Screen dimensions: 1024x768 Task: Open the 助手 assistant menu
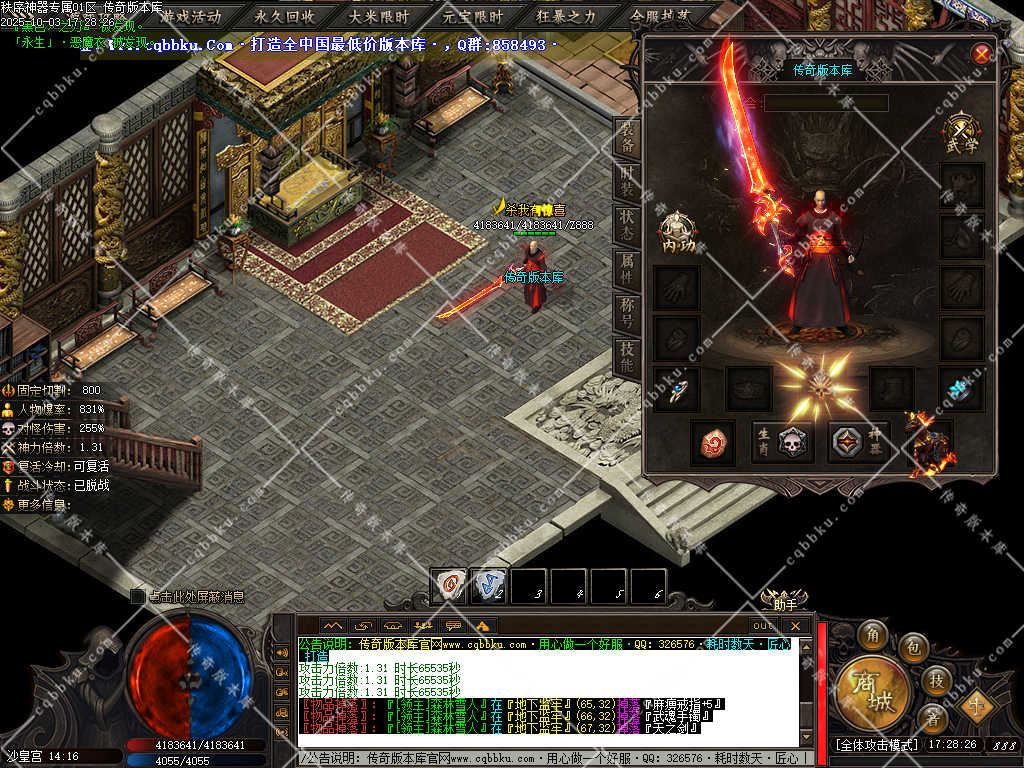784,602
